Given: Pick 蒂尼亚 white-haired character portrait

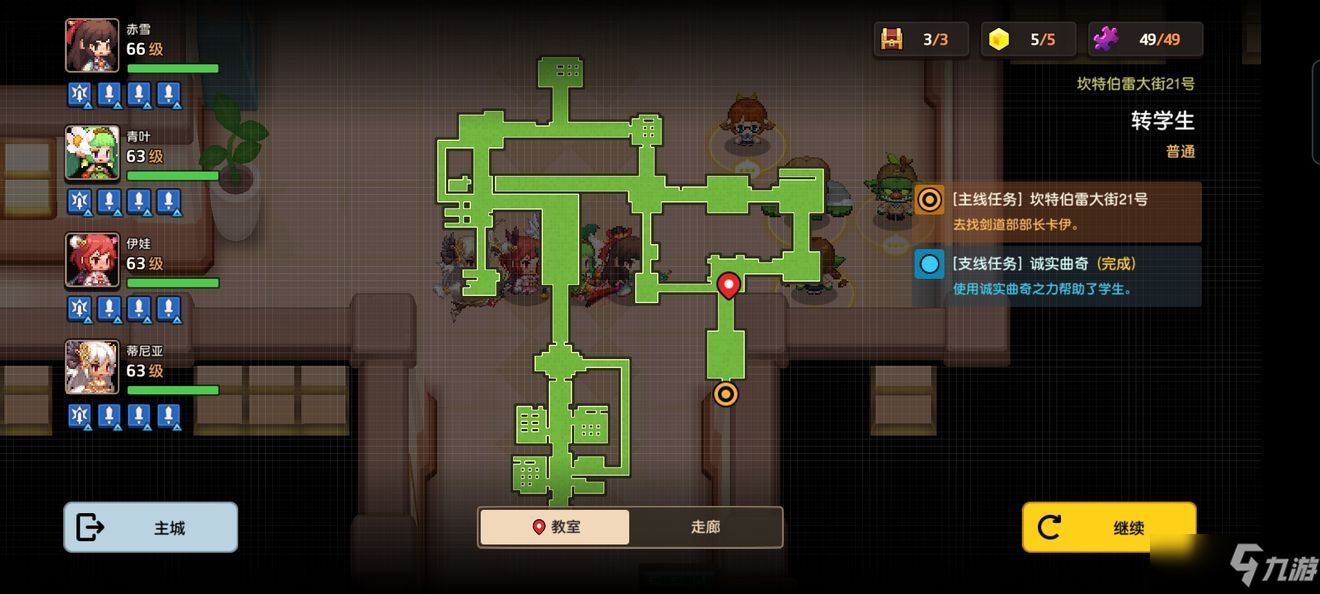Looking at the screenshot, I should pyautogui.click(x=92, y=367).
